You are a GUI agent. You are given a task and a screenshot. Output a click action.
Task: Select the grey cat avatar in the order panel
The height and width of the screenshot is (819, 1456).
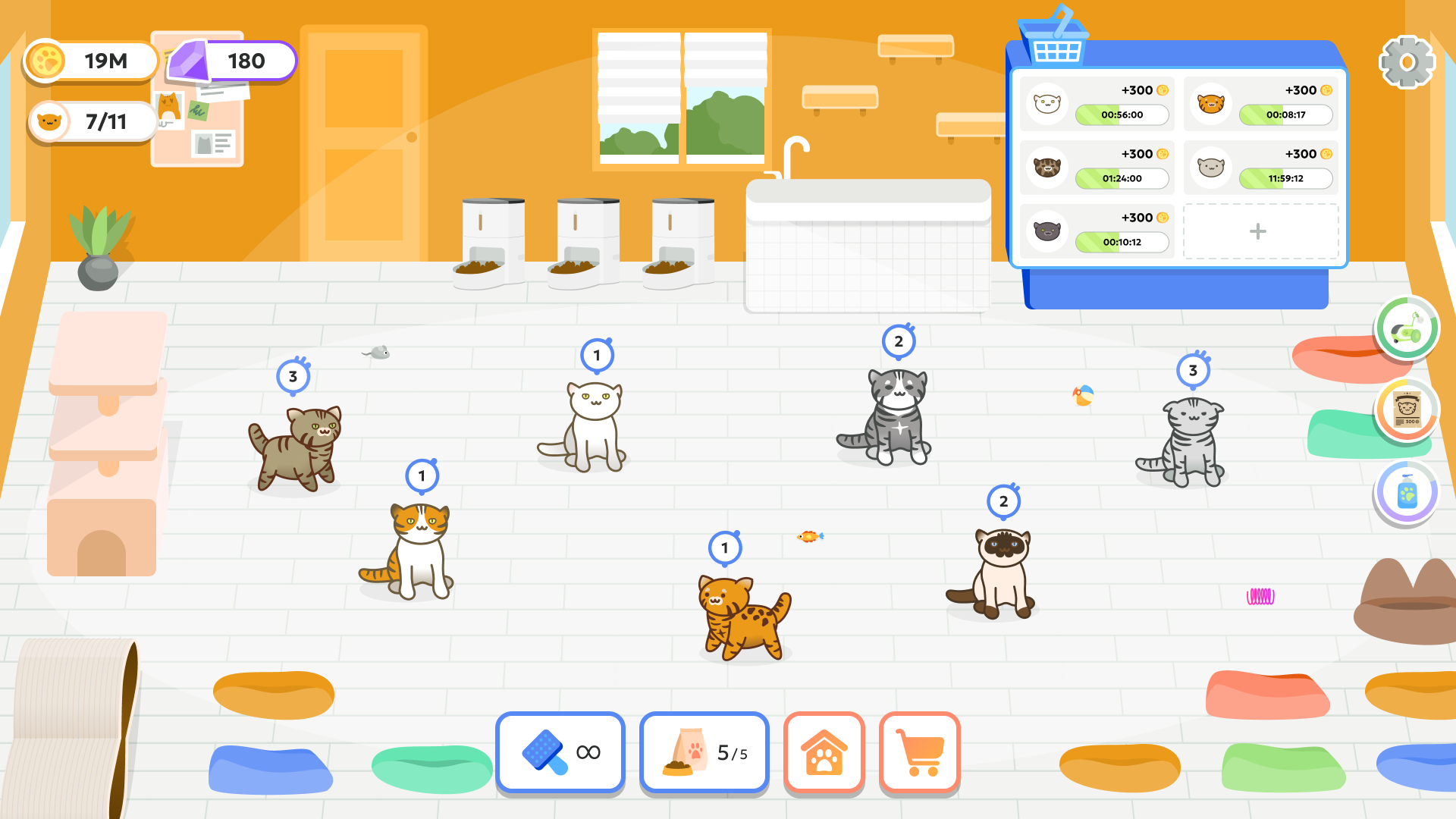pyautogui.click(x=1210, y=167)
